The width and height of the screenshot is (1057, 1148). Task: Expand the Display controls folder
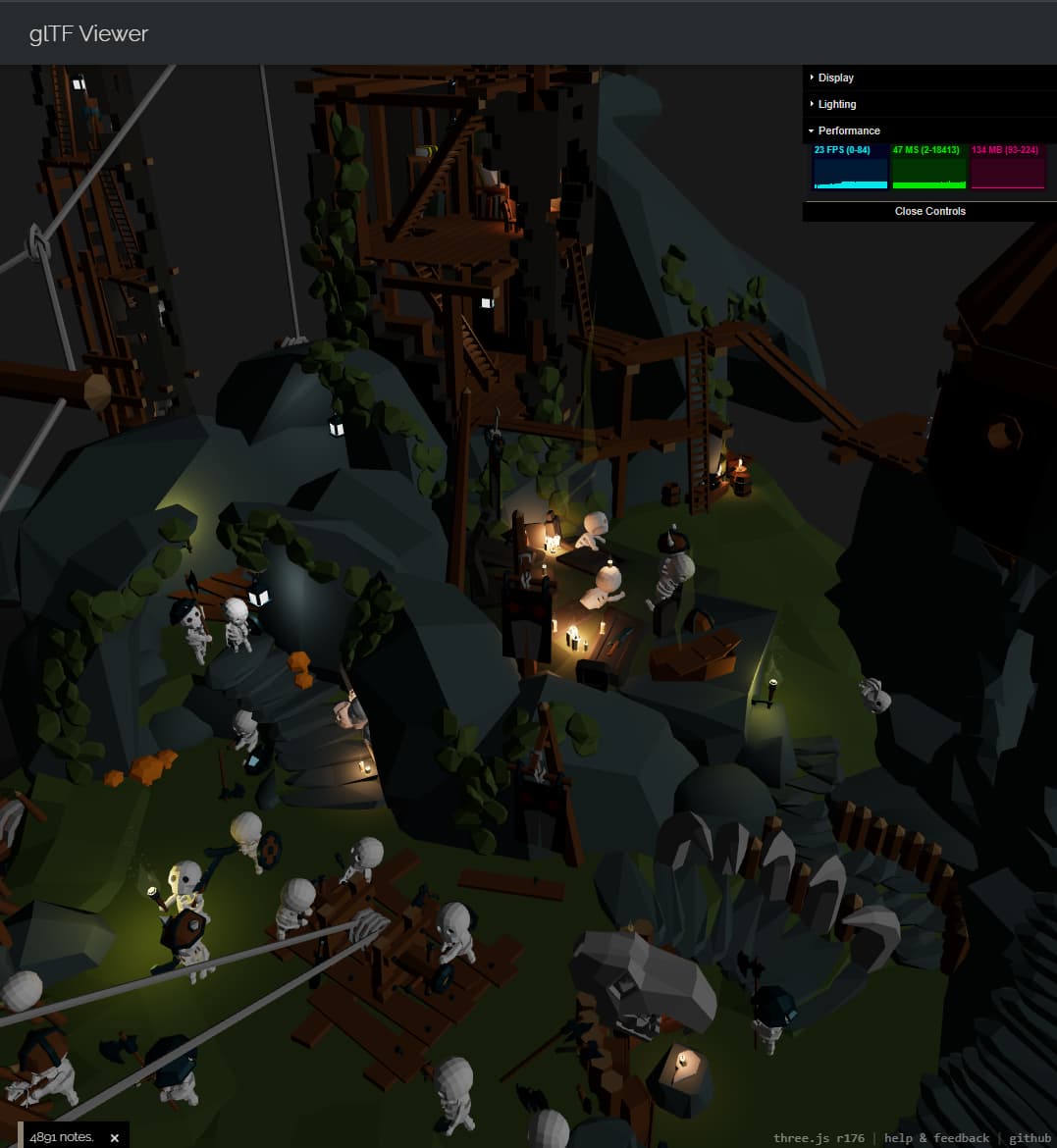(x=836, y=78)
